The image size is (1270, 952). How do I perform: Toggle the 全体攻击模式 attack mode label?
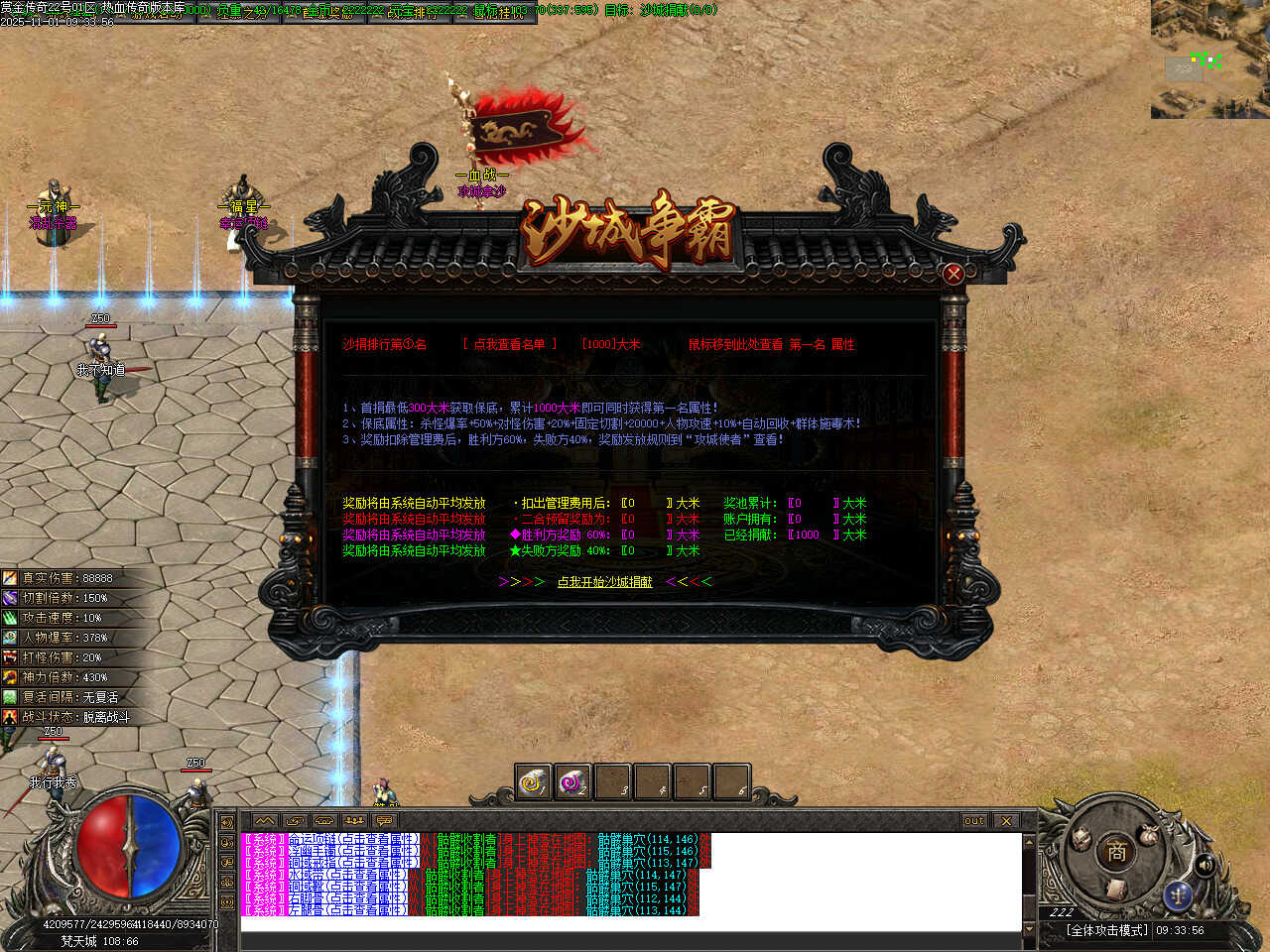click(x=1106, y=930)
